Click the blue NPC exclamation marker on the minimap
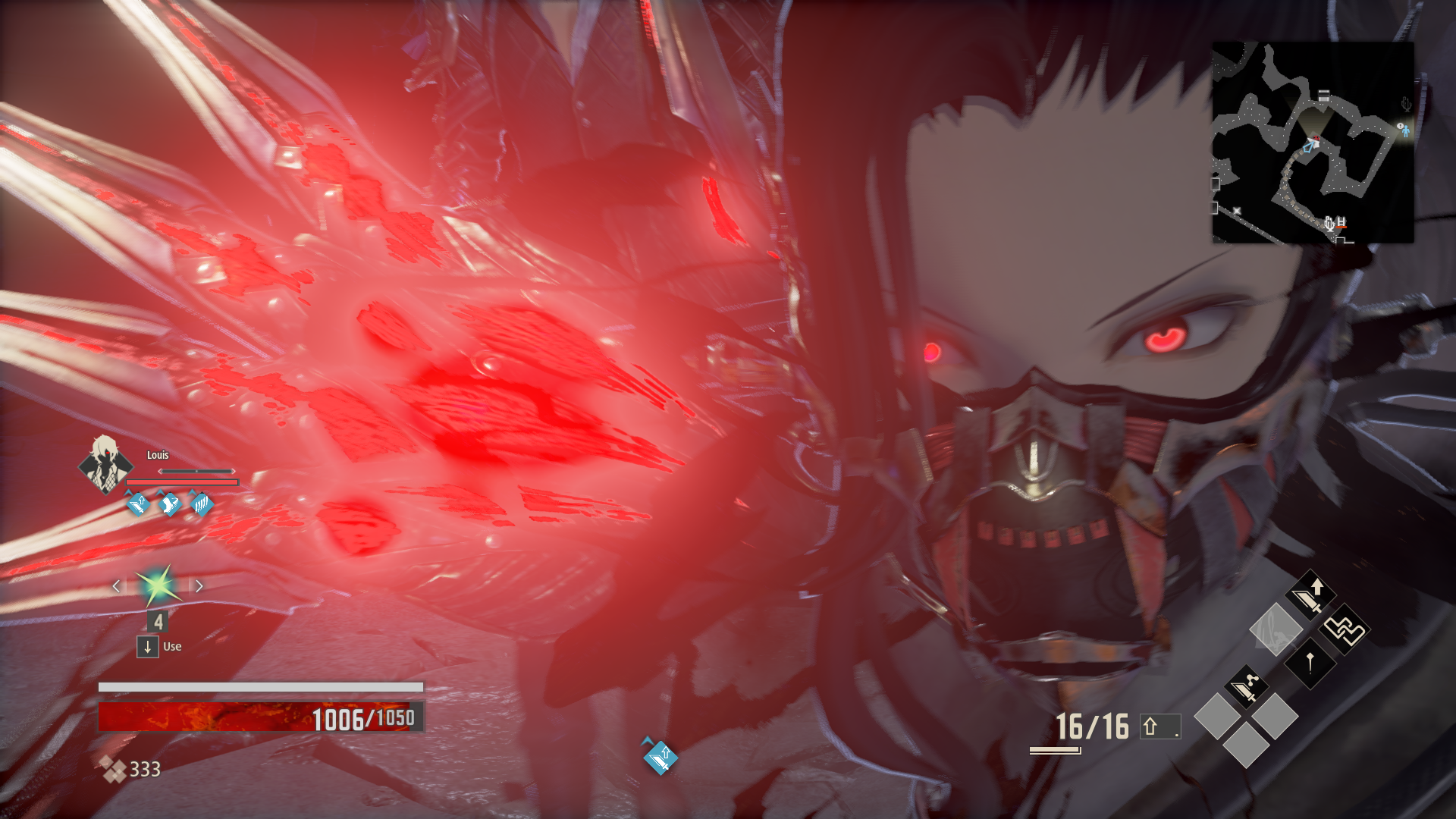Screen dimensions: 1456x819 point(1405,130)
